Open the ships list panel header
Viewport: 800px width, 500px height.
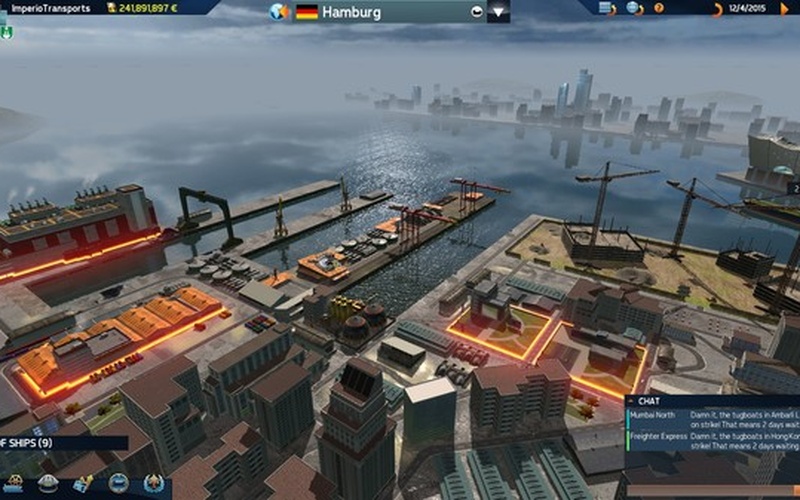[62, 442]
